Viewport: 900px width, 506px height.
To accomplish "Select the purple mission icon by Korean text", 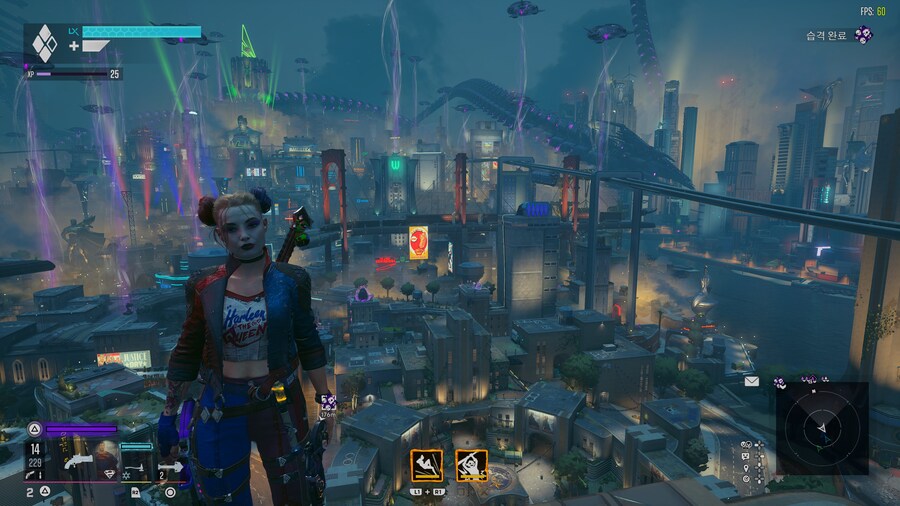I will click(863, 35).
